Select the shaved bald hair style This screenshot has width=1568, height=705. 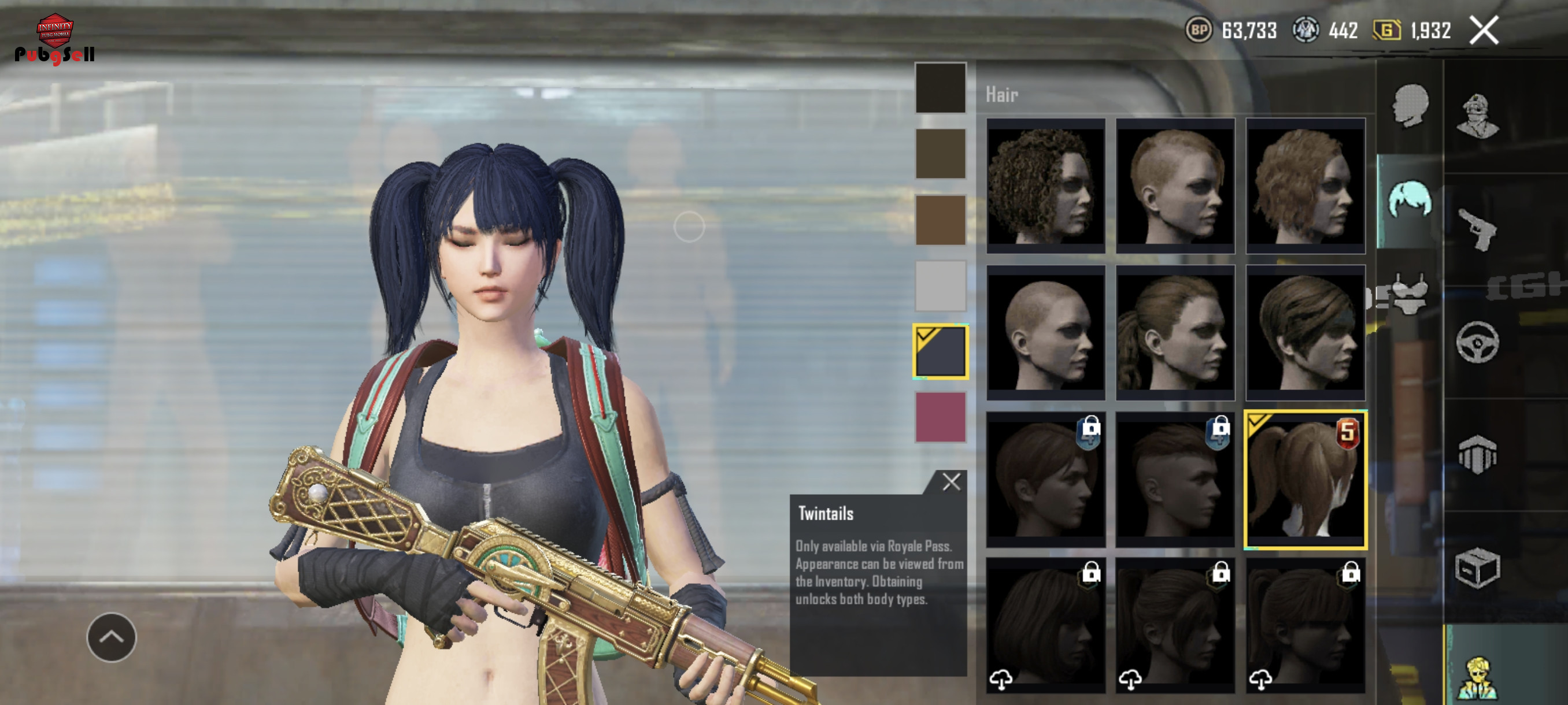(1045, 332)
